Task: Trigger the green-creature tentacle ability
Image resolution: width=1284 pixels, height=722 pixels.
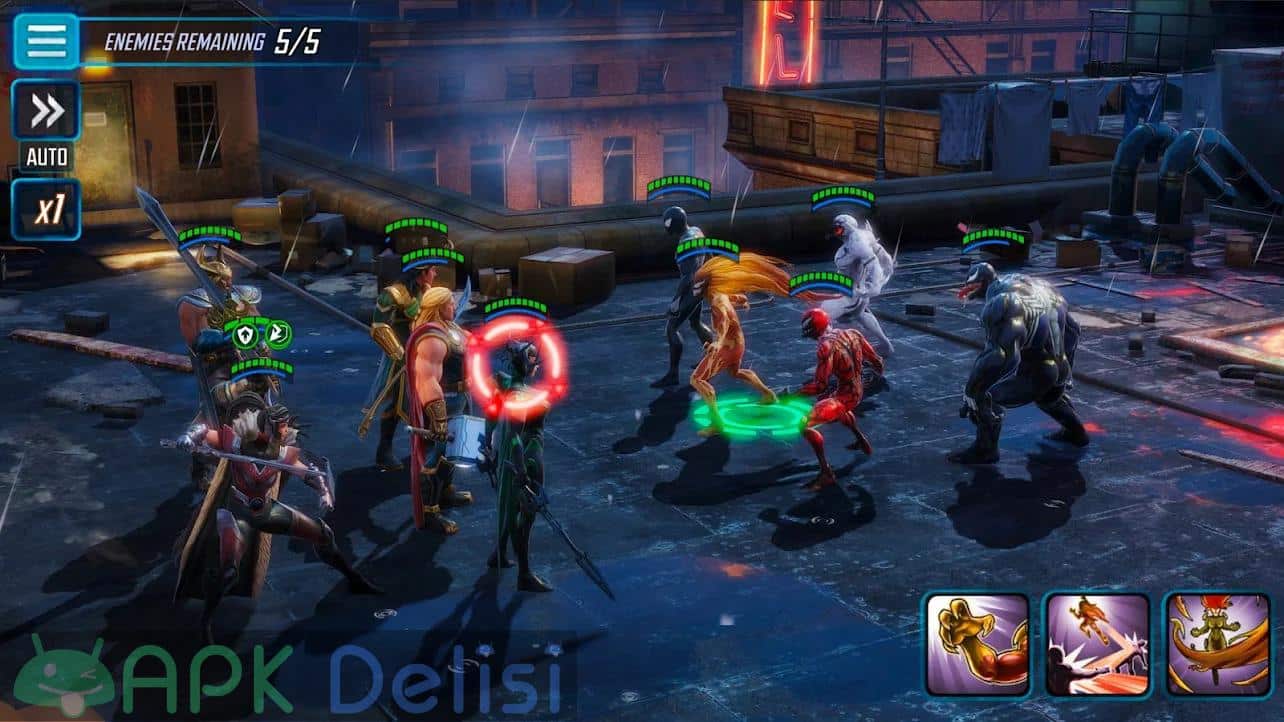Action: pyautogui.click(x=1217, y=644)
